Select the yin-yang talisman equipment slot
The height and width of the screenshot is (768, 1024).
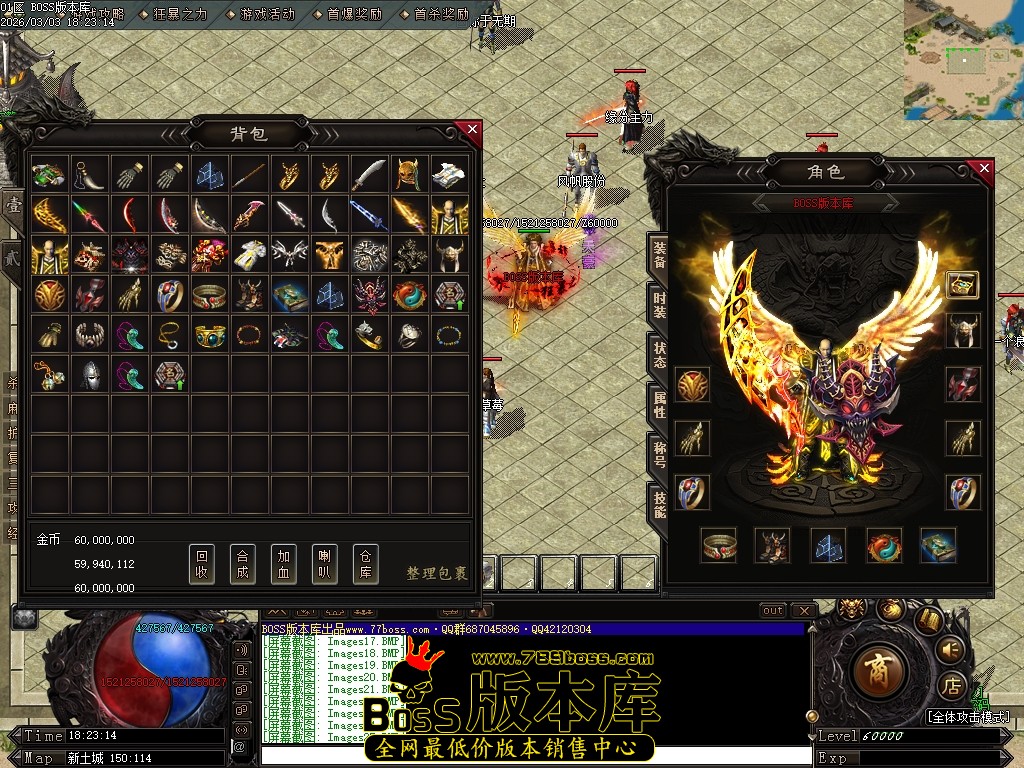(x=884, y=546)
